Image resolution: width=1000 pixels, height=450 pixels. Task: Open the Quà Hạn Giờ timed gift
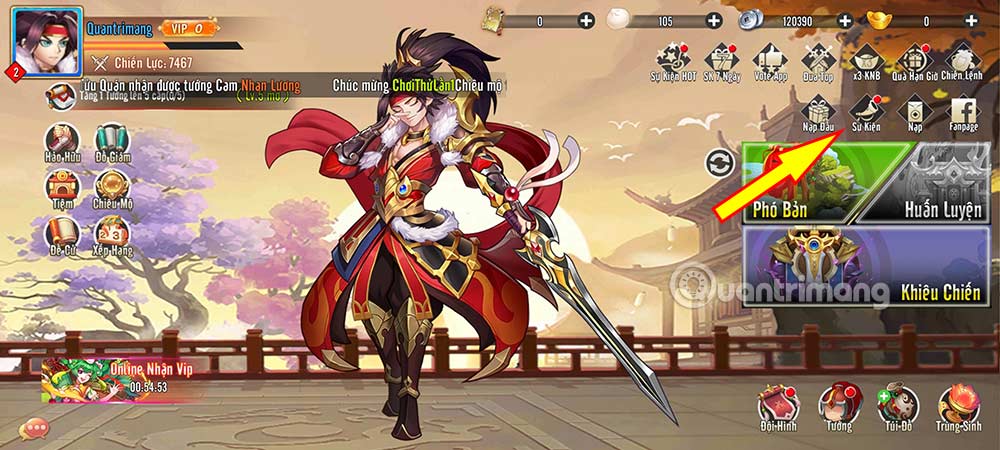coord(913,60)
